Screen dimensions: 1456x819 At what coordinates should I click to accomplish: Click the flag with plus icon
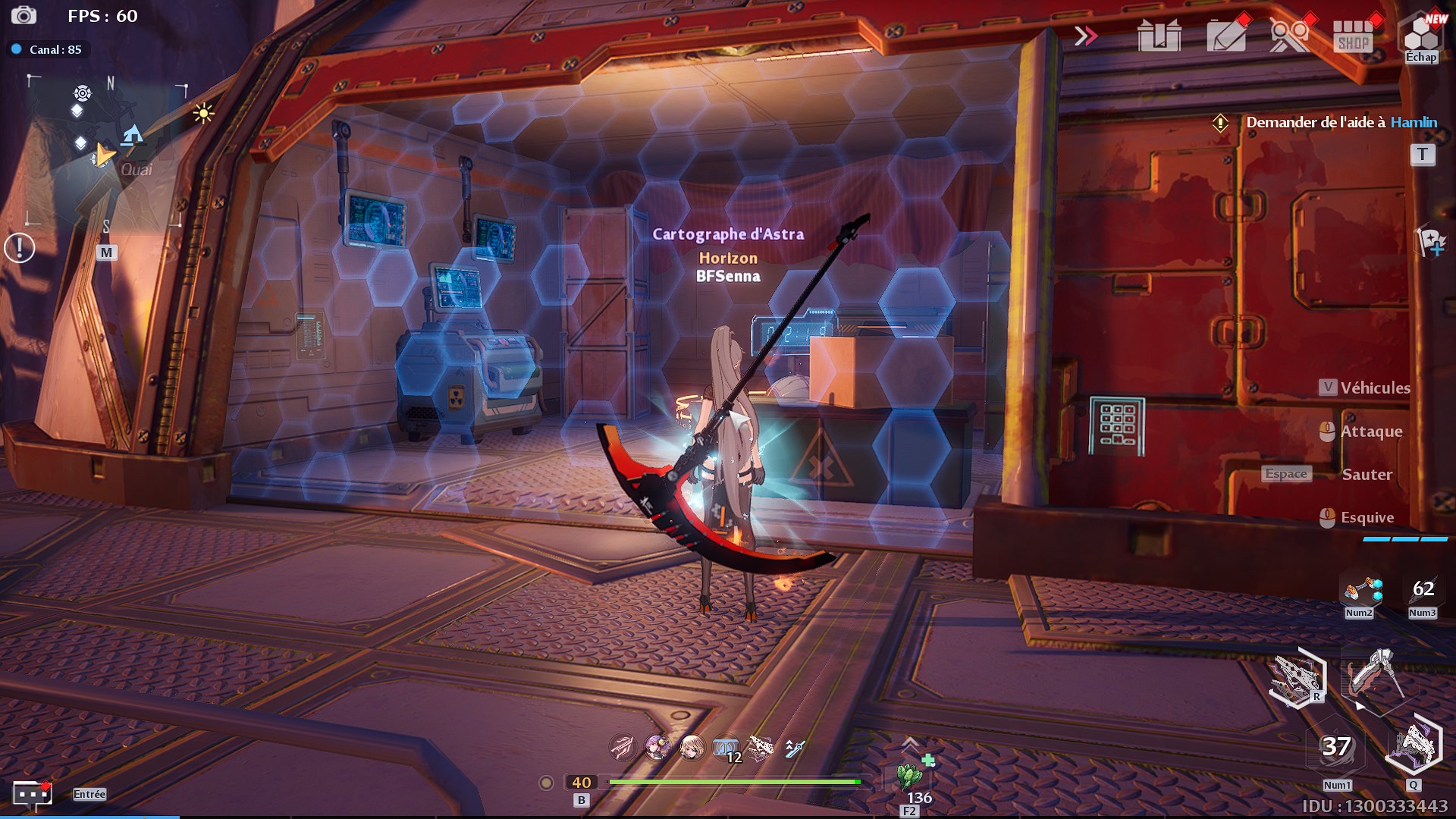(x=1430, y=243)
